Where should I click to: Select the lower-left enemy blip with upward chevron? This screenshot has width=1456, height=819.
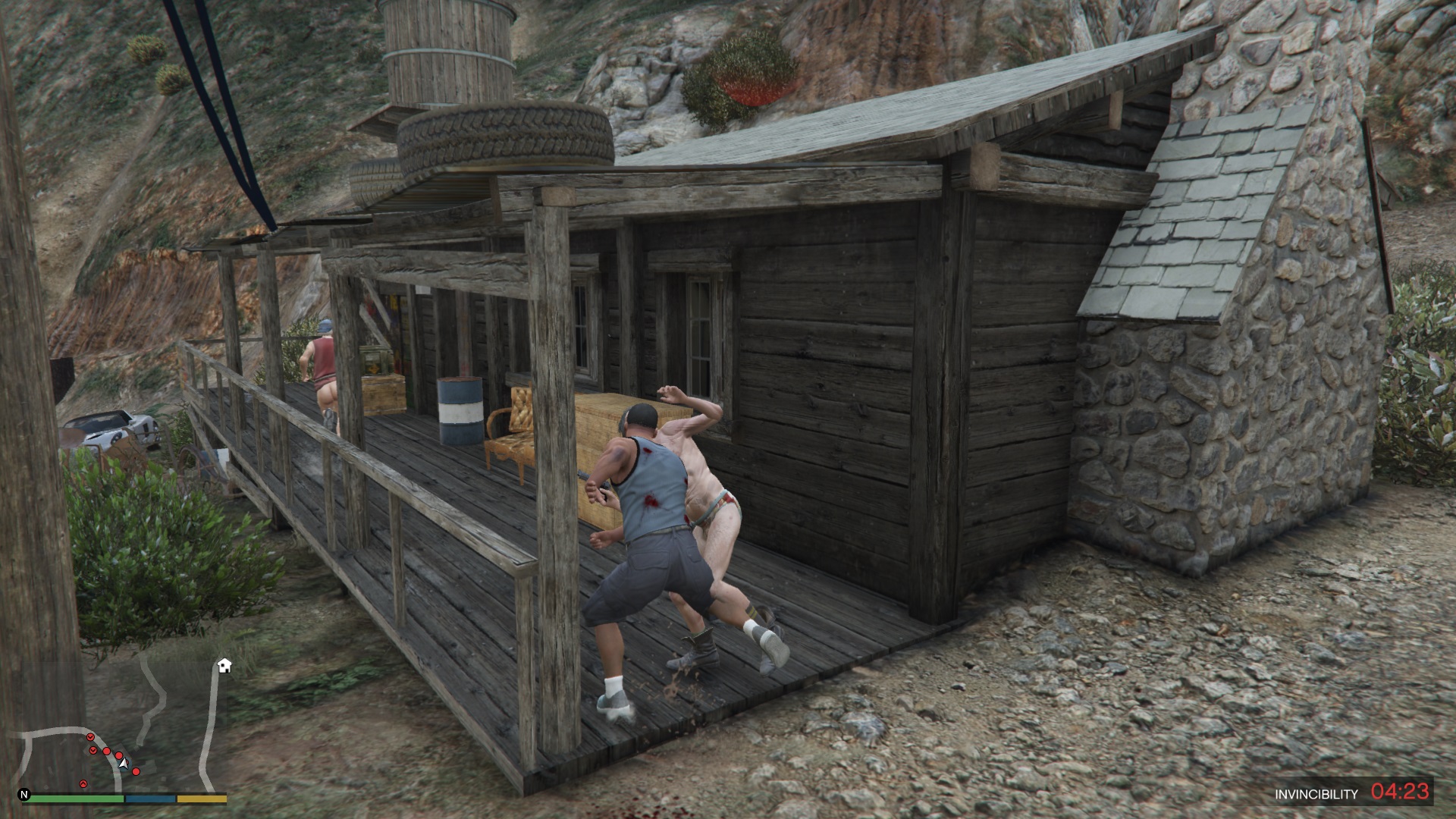click(83, 784)
